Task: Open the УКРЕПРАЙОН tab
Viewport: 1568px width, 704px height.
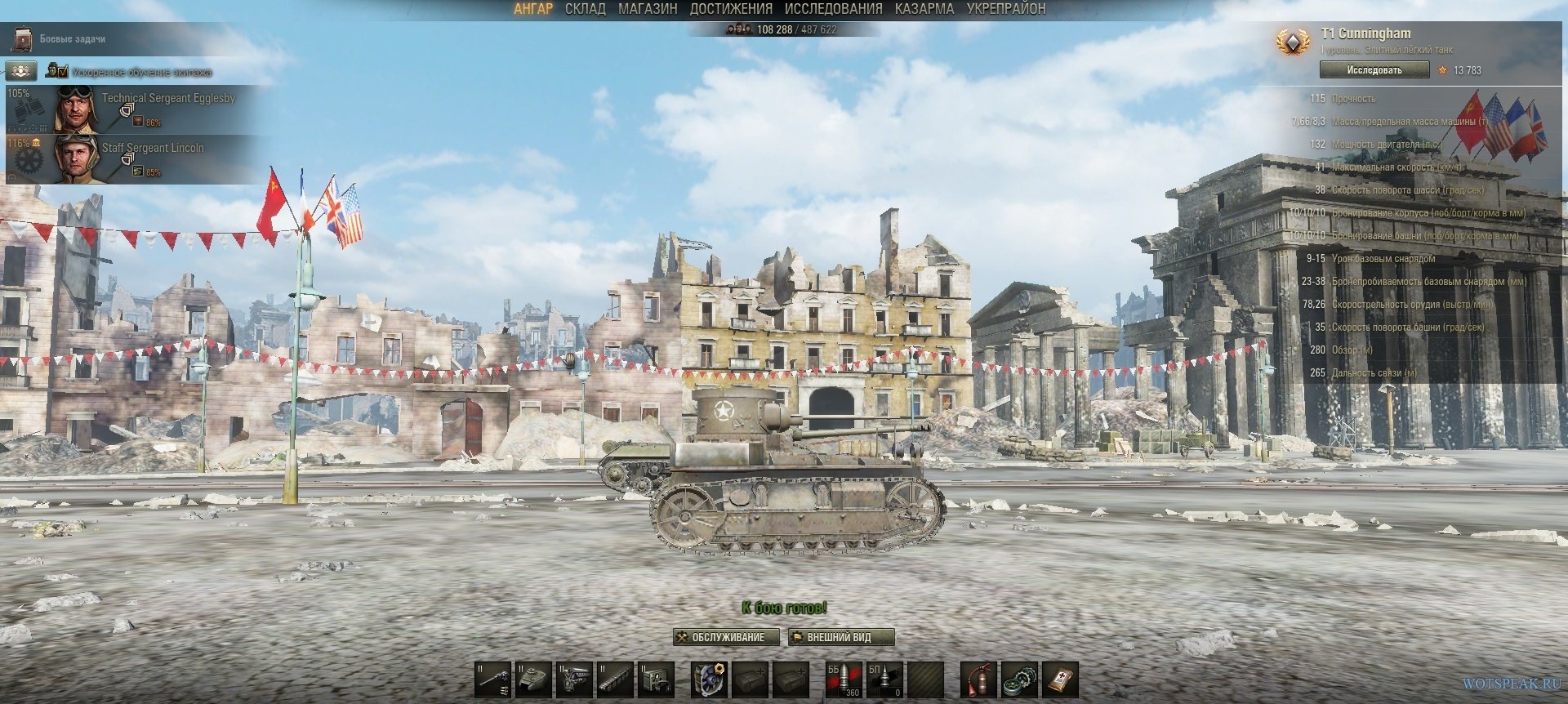Action: pyautogui.click(x=1005, y=9)
